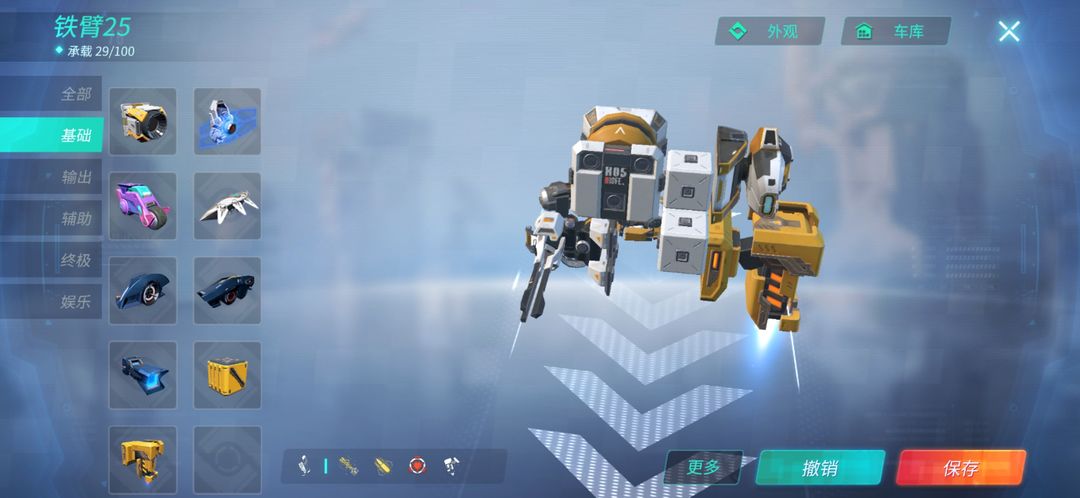Undo the change with 撤销
This screenshot has width=1080, height=498.
(x=820, y=468)
